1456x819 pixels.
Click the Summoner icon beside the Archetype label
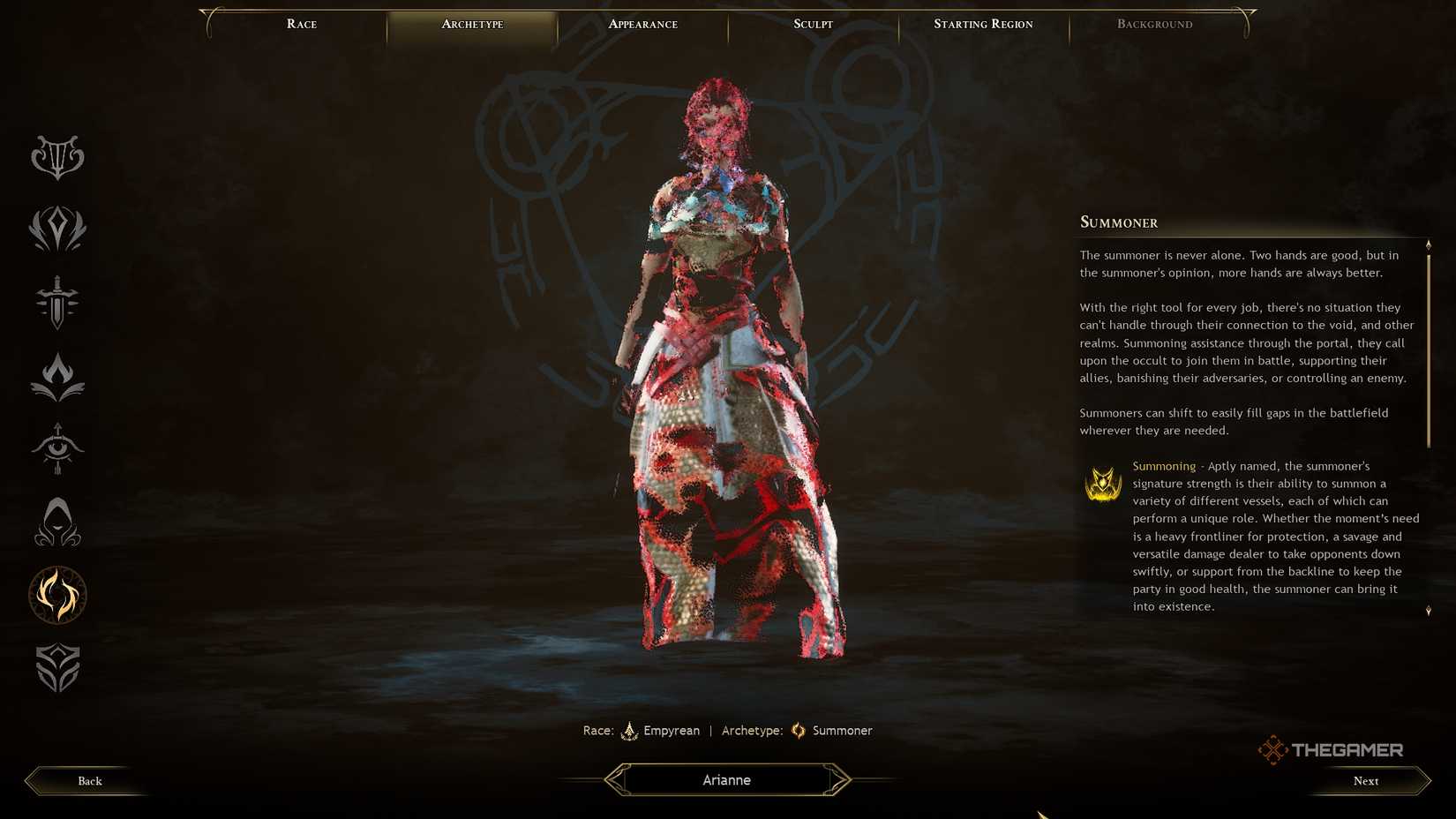[x=799, y=731]
